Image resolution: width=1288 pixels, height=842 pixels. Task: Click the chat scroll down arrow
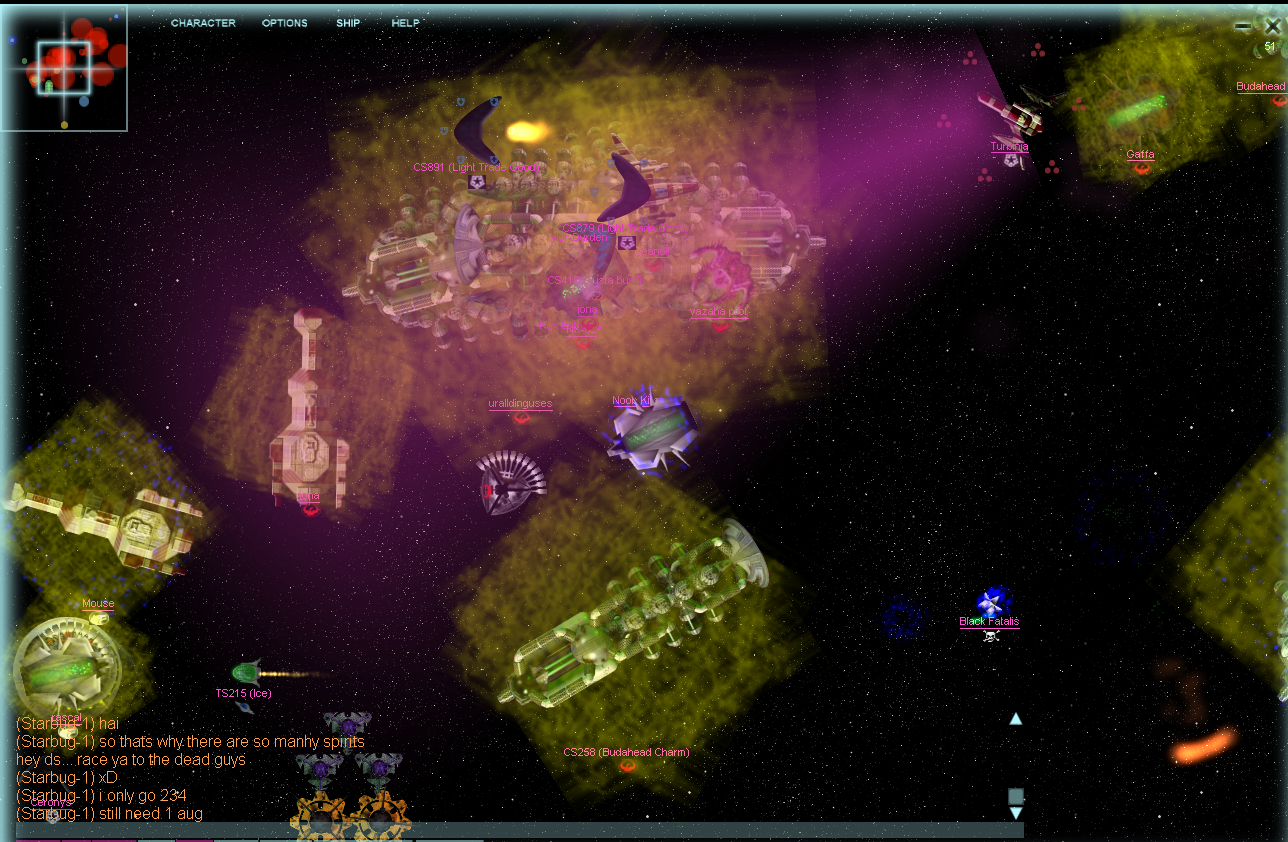coord(1016,813)
